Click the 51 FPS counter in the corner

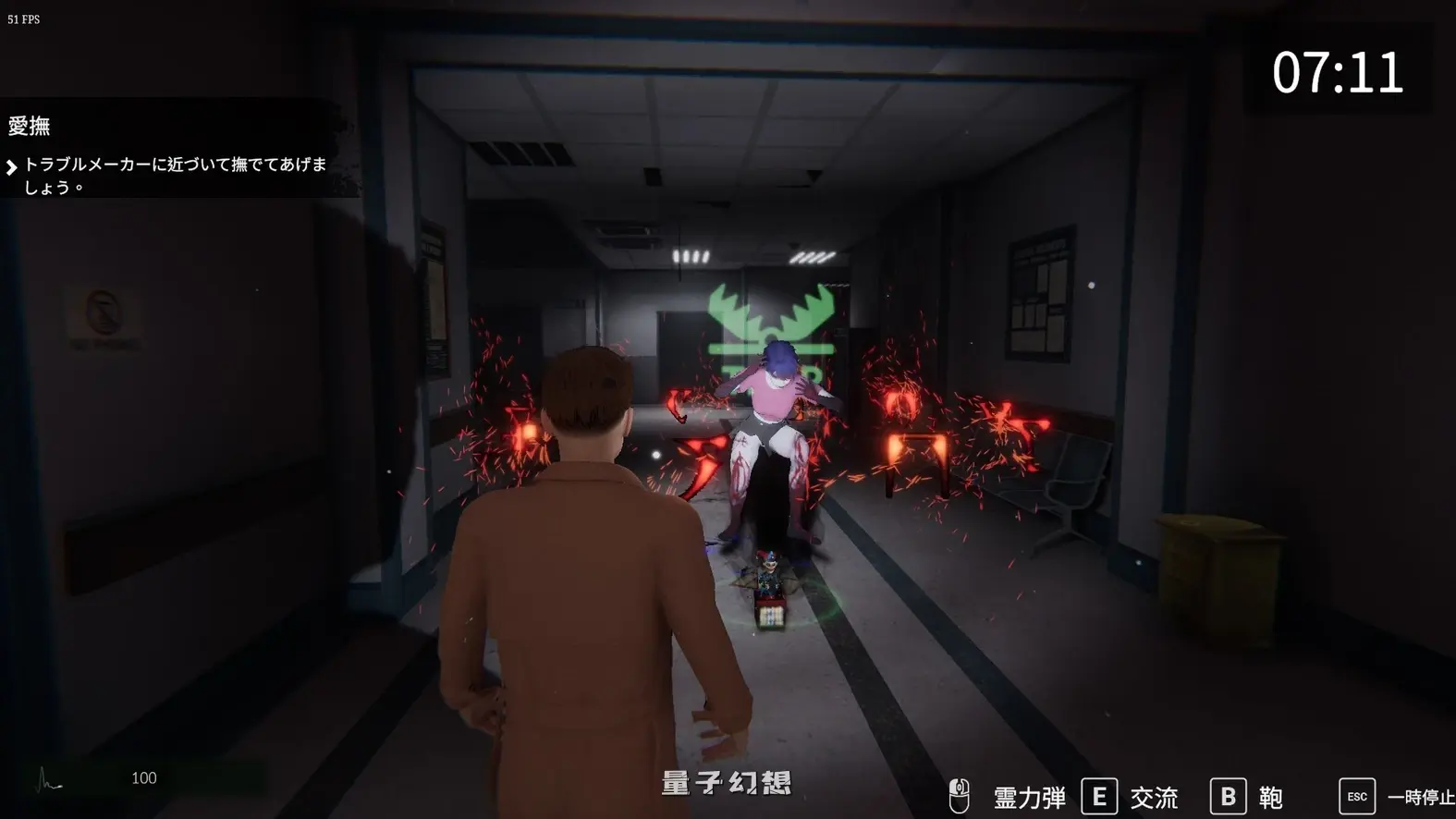tap(23, 18)
